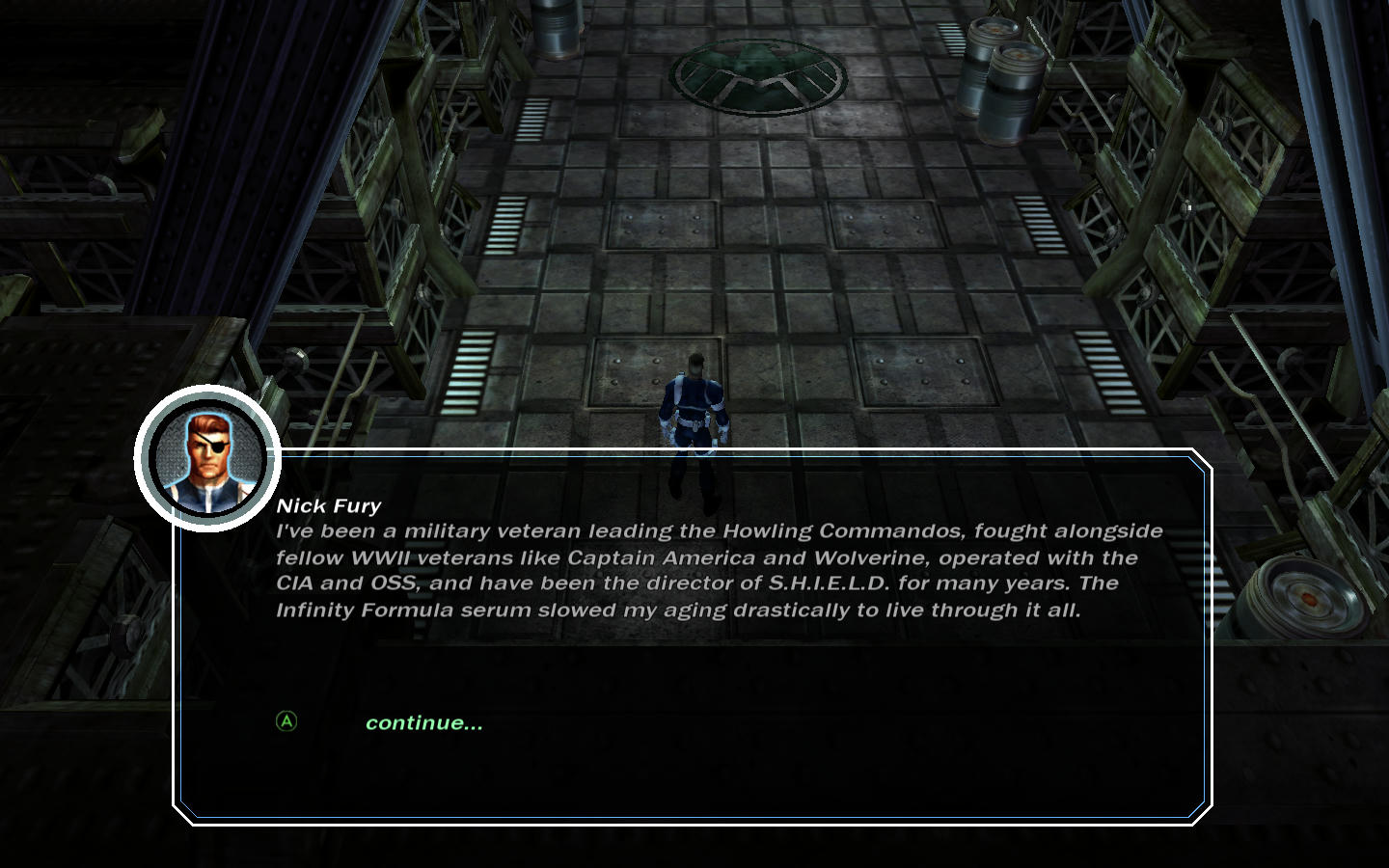Screen dimensions: 1389x868
Task: Choose the 'continue...' dialogue option
Action: 423,723
